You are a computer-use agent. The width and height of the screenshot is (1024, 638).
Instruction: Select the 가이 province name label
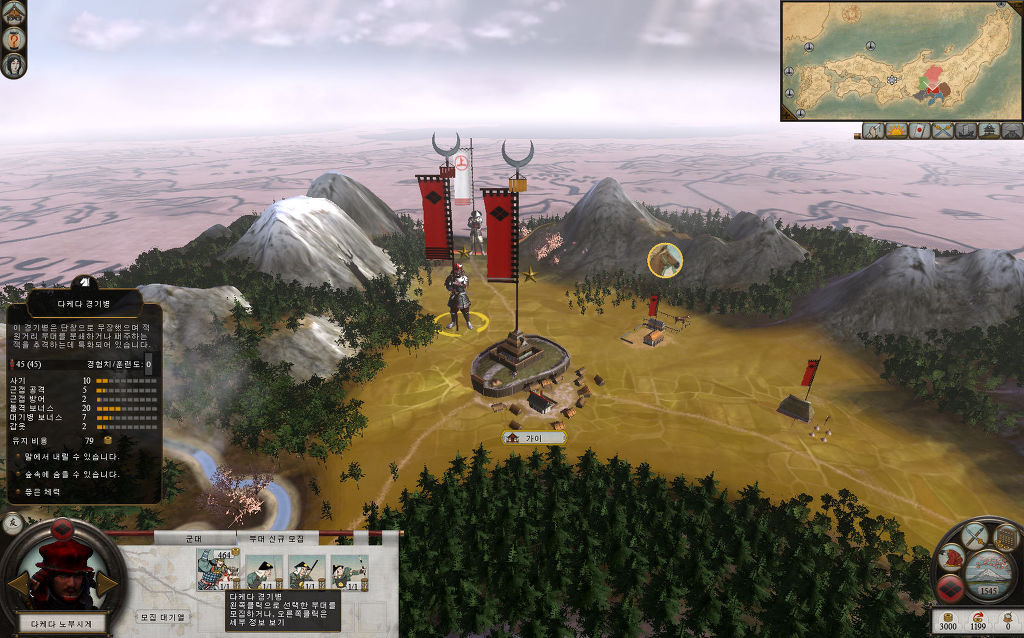coord(535,438)
